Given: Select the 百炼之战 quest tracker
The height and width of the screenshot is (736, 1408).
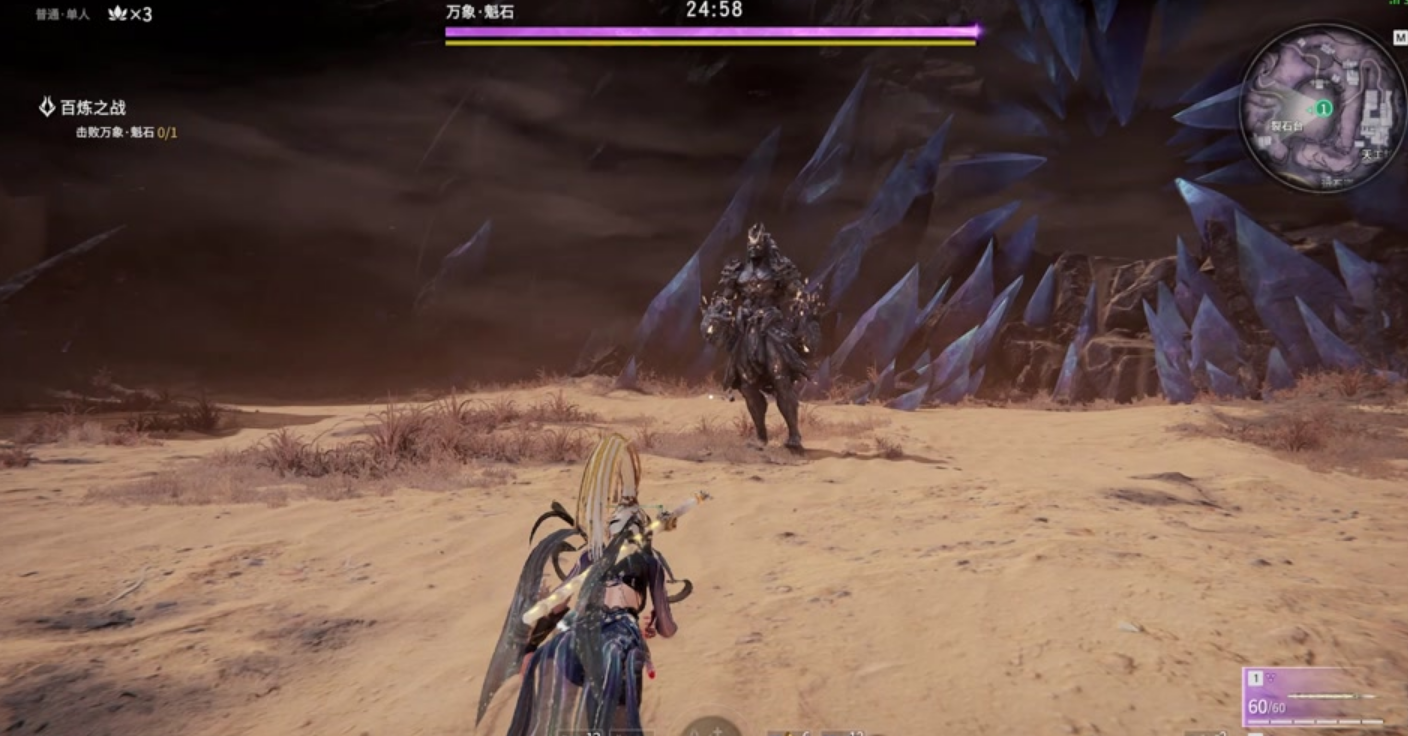Looking at the screenshot, I should tap(92, 108).
